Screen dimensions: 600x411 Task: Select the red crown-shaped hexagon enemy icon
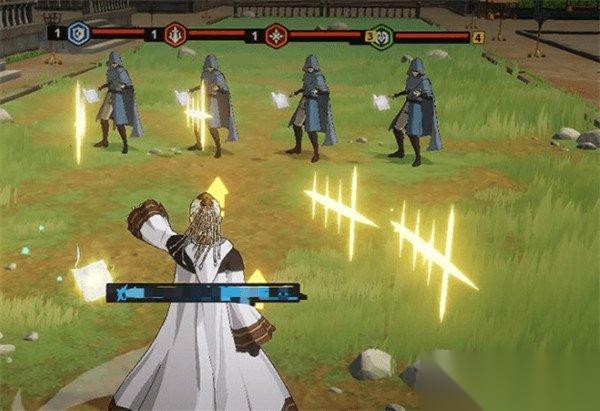tap(176, 34)
